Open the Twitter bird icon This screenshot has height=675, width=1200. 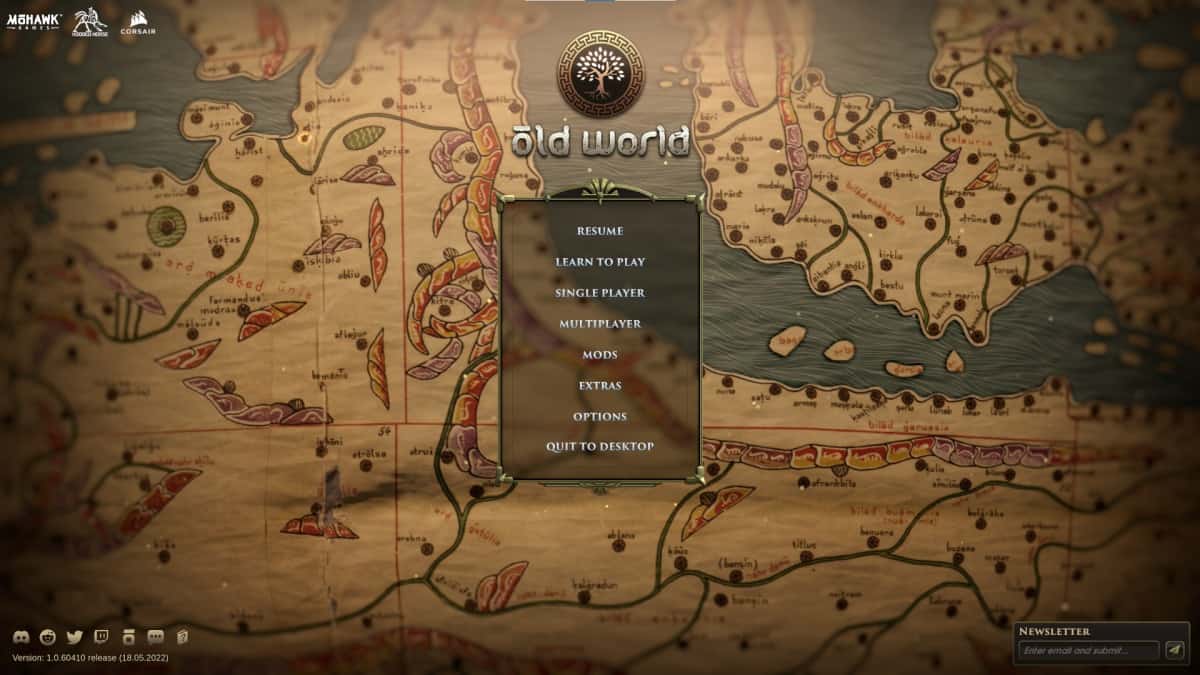click(74, 637)
